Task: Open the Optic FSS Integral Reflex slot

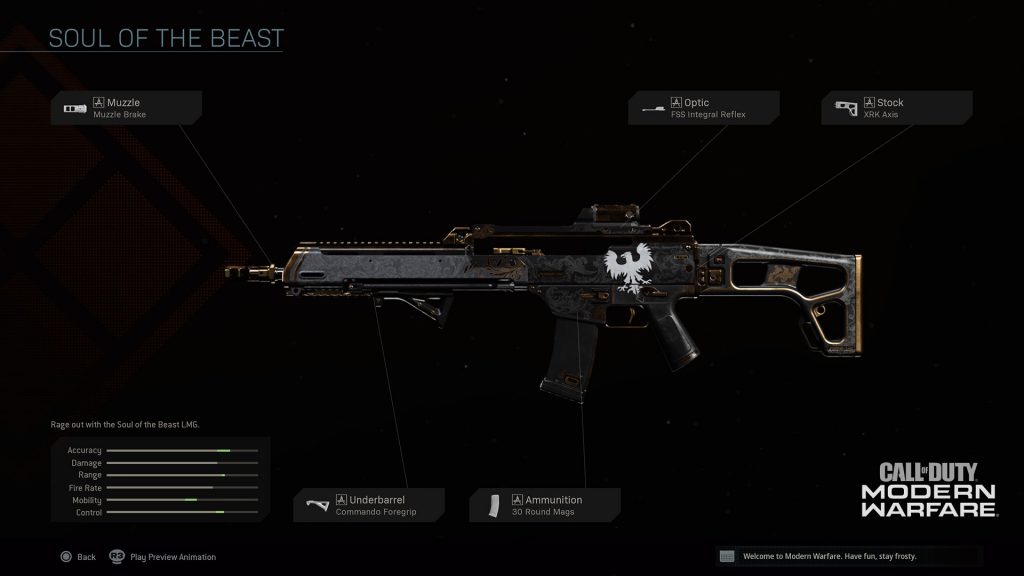Action: point(704,108)
